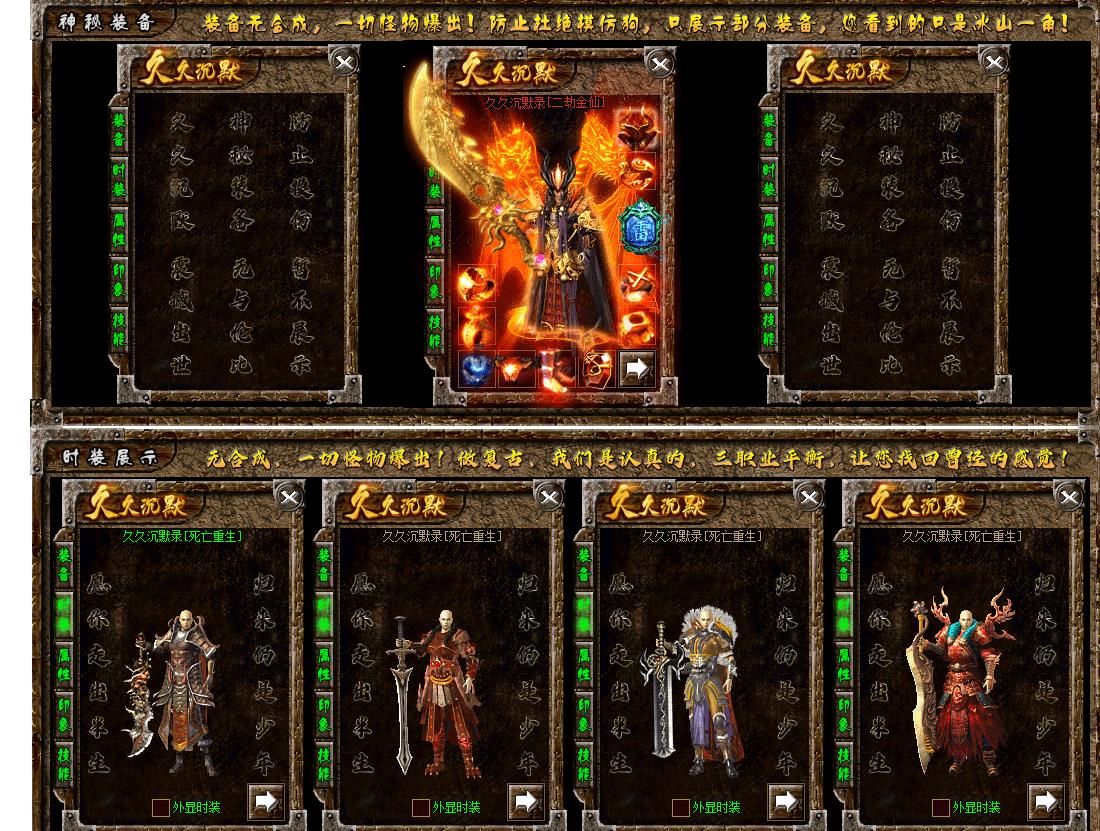The width and height of the screenshot is (1100, 831).
Task: Click the arrow button in the 二劫金仙 panel
Action: [636, 369]
